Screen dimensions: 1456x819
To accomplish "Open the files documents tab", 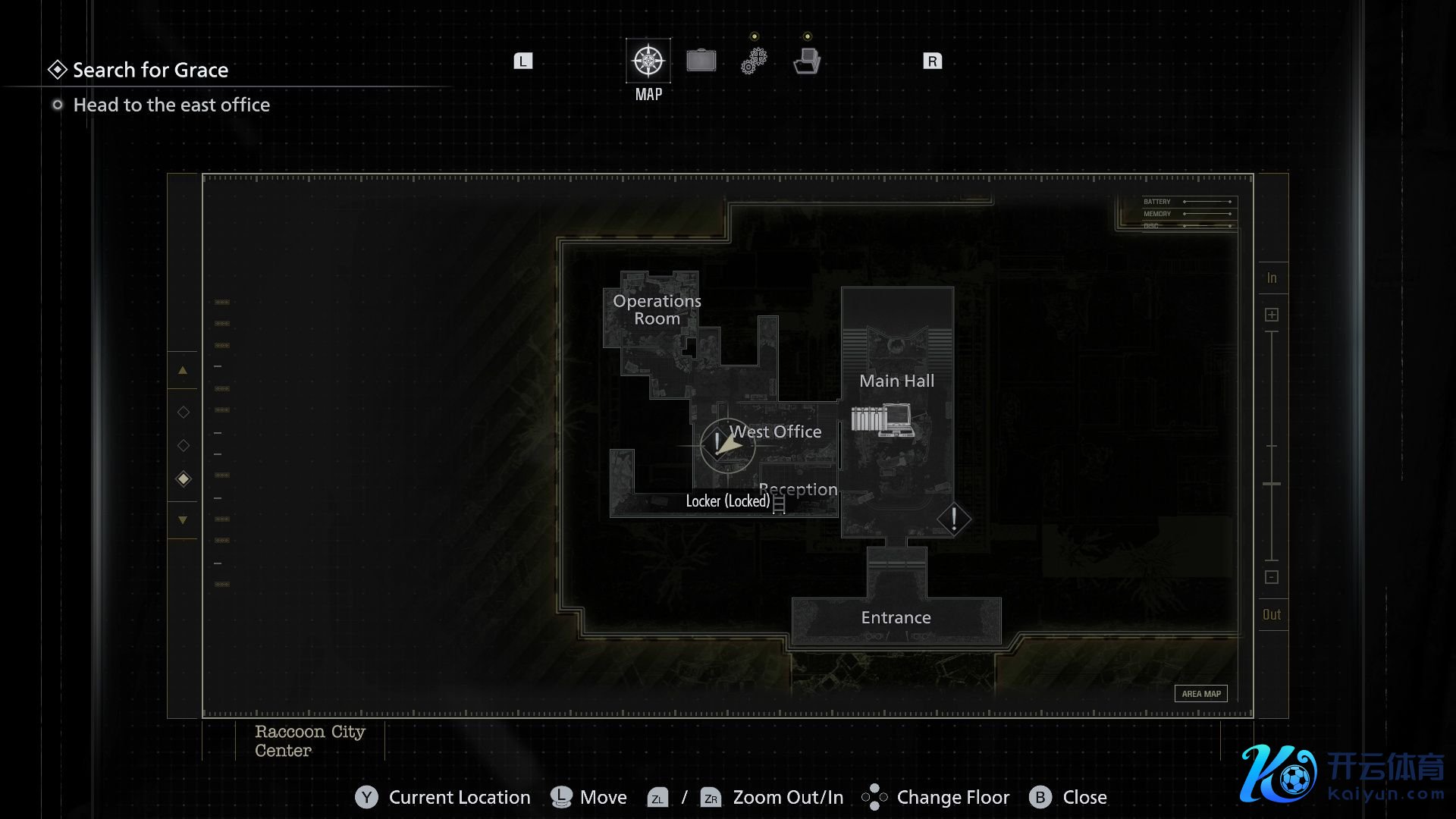I will tap(807, 61).
